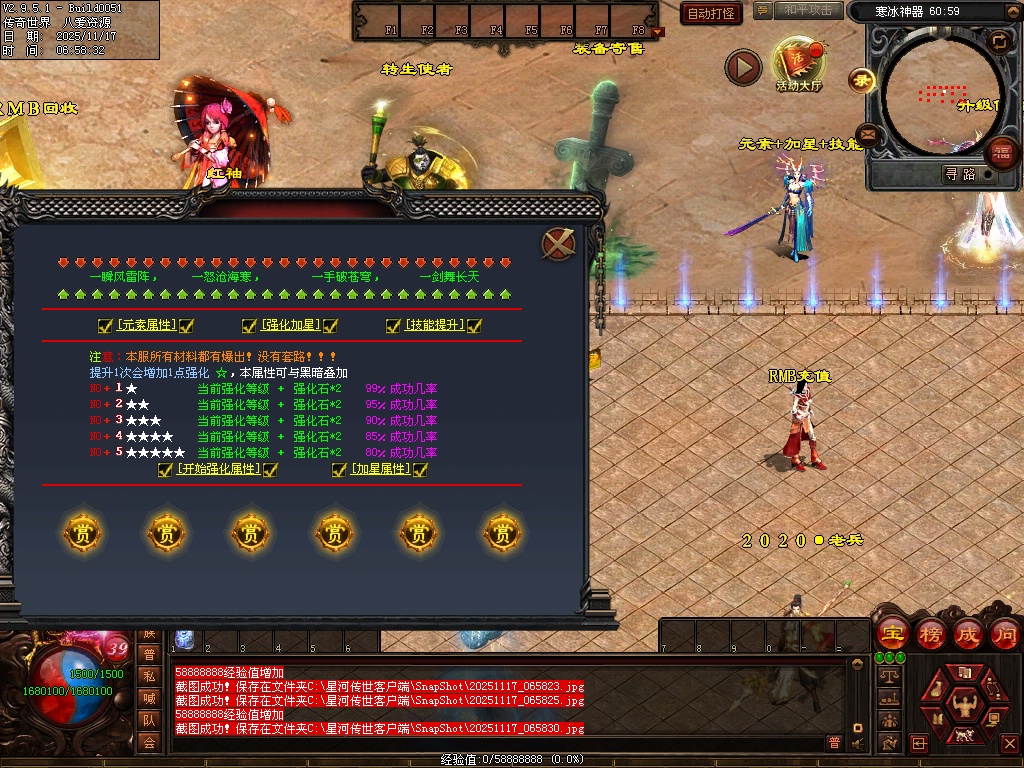This screenshot has height=768, width=1024.
Task: Toggle the 自动打怪 auto-fight button
Action: click(x=711, y=13)
